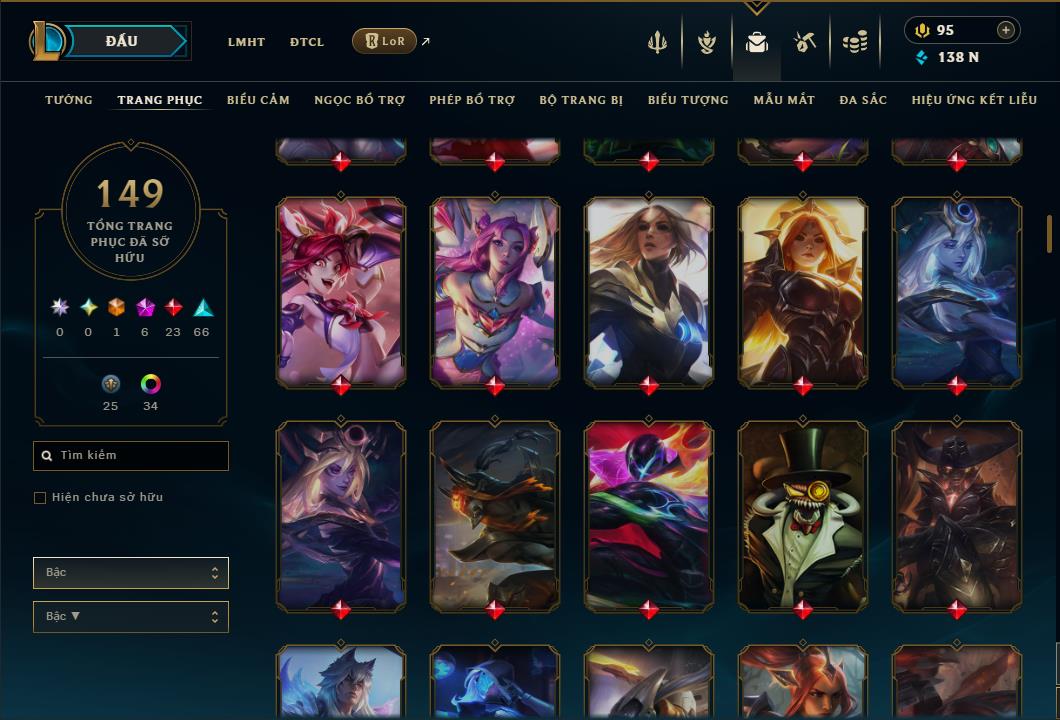
Task: Go to the NGỌC BỔ TRỢ tab
Action: tap(360, 100)
